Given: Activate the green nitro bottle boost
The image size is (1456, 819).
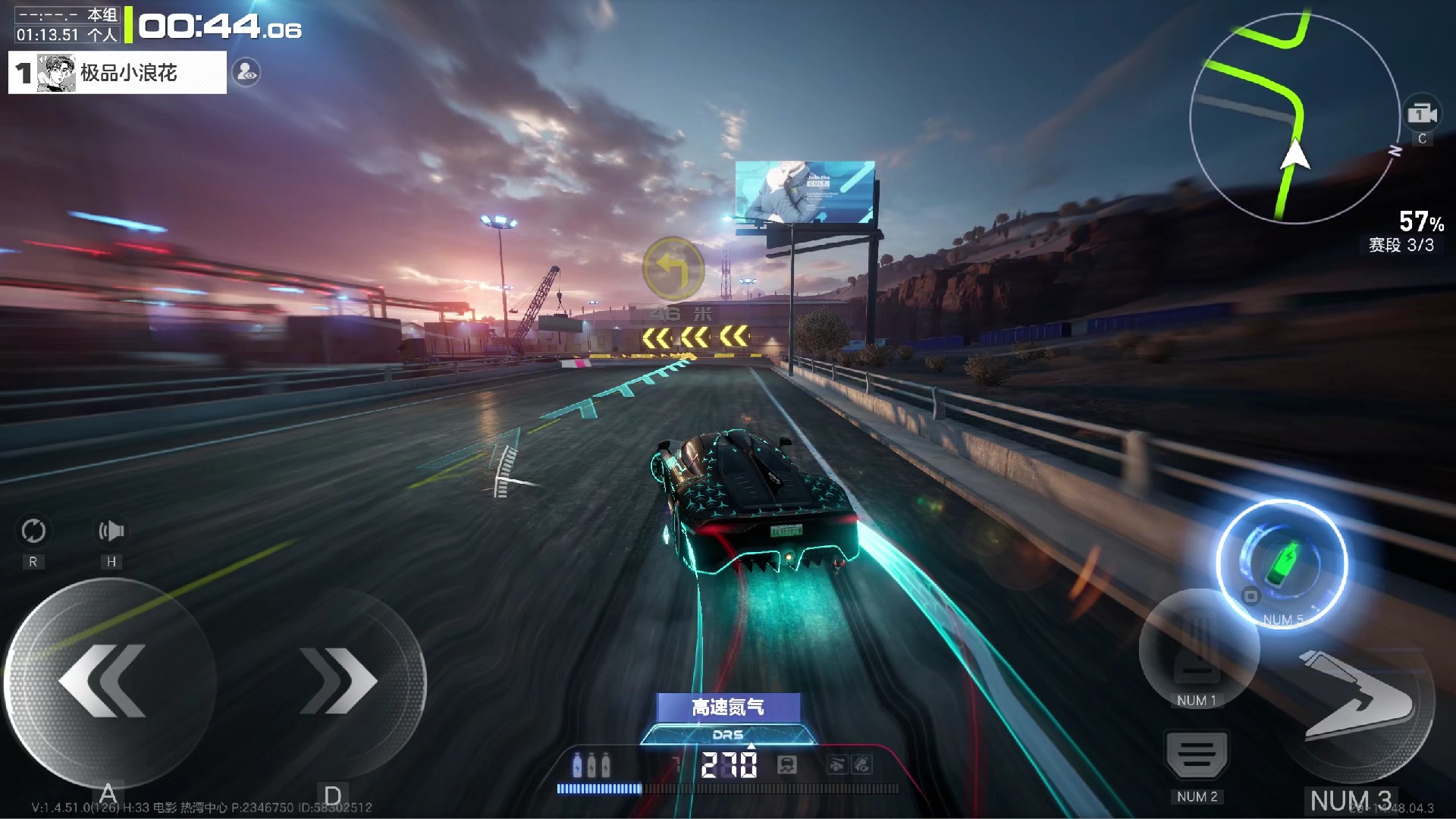Looking at the screenshot, I should coord(1282,563).
